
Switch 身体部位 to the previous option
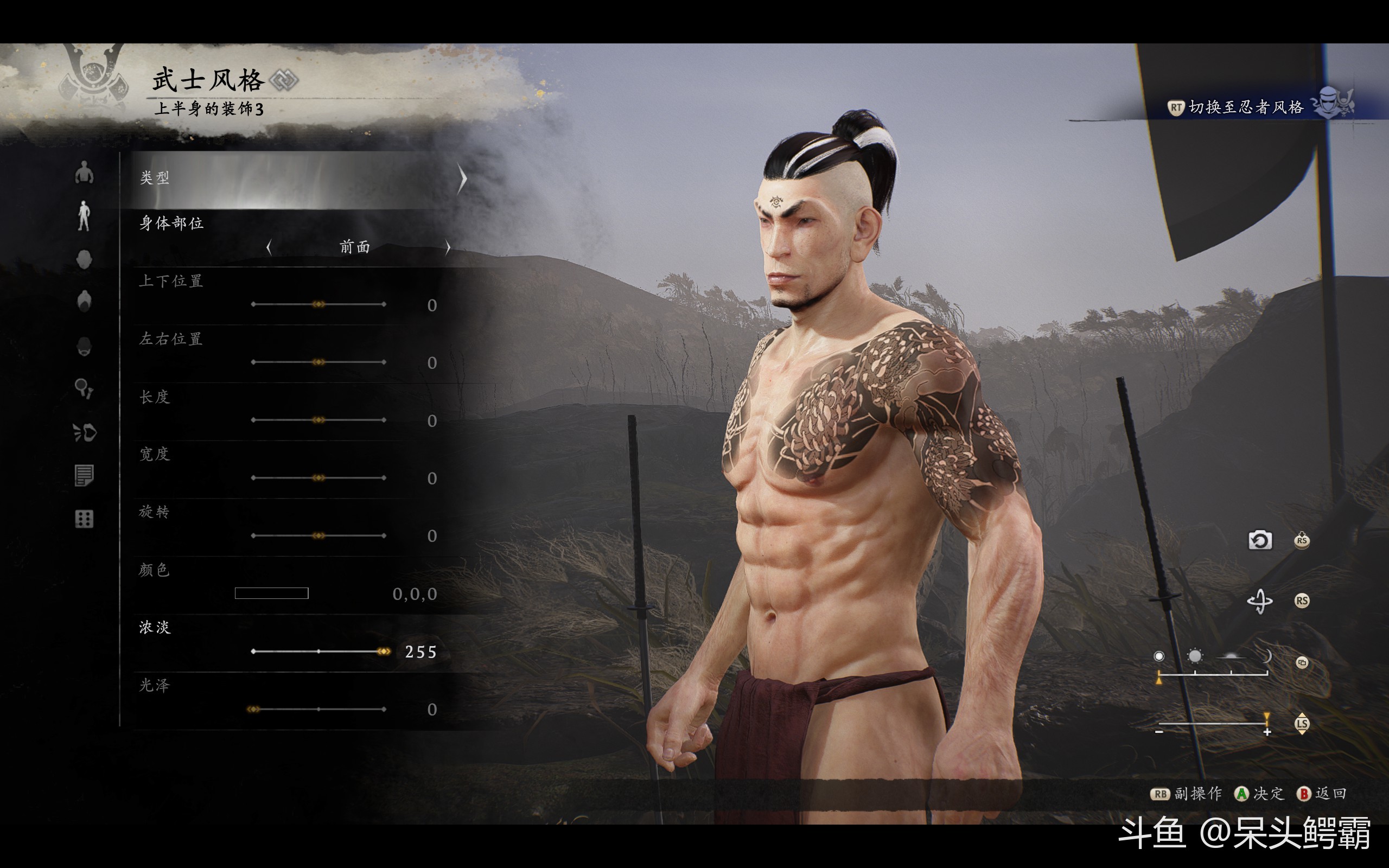pyautogui.click(x=269, y=247)
